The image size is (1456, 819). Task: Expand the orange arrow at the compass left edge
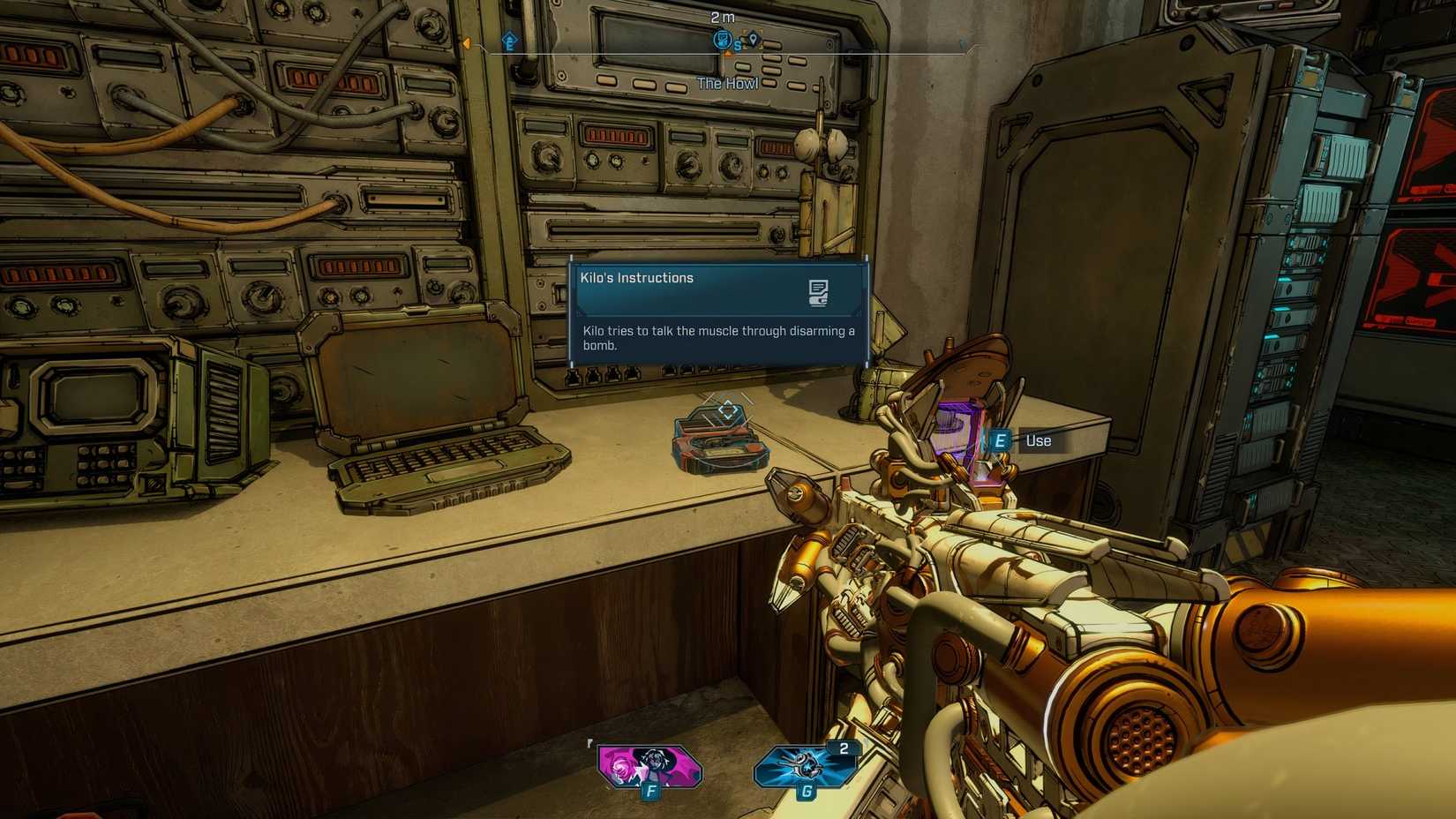(467, 44)
